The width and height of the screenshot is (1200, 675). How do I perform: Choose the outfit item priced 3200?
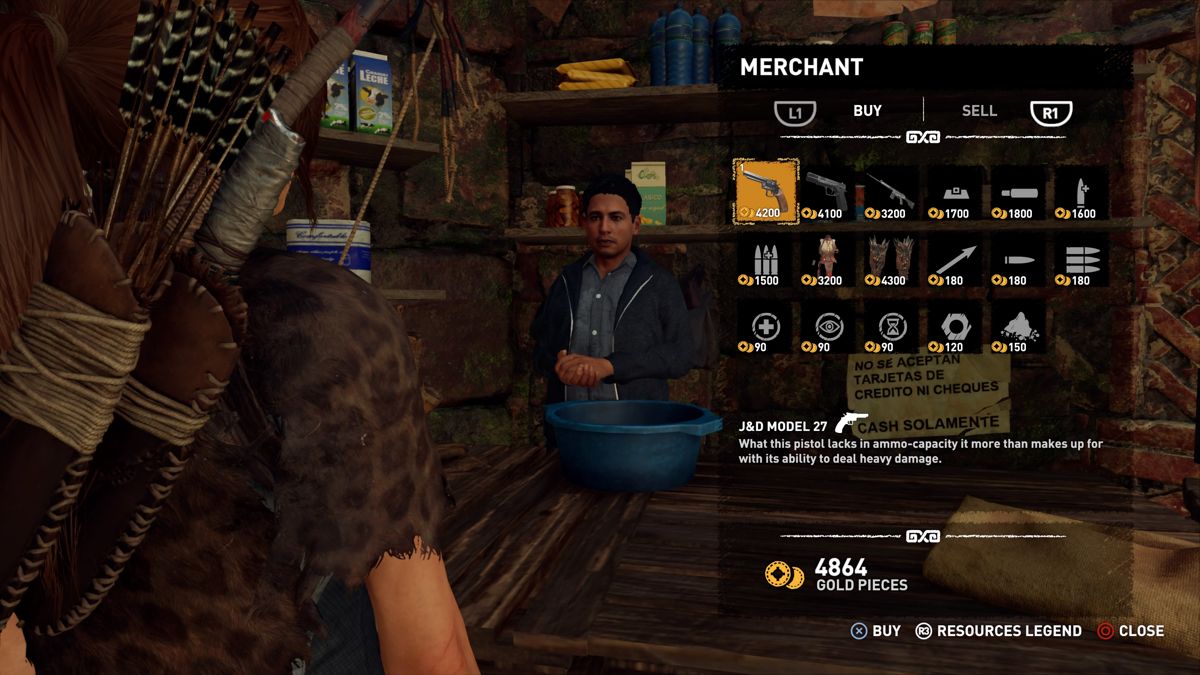(827, 260)
